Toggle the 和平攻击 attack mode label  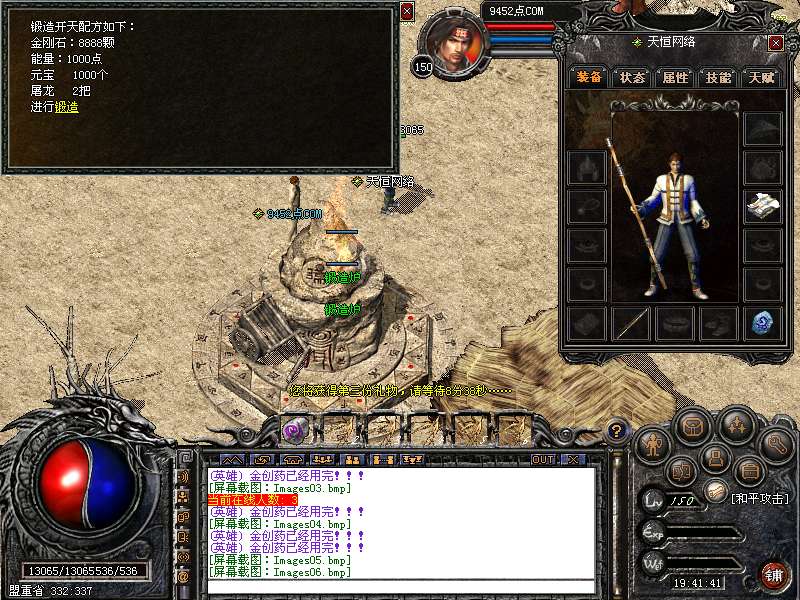pyautogui.click(x=759, y=498)
